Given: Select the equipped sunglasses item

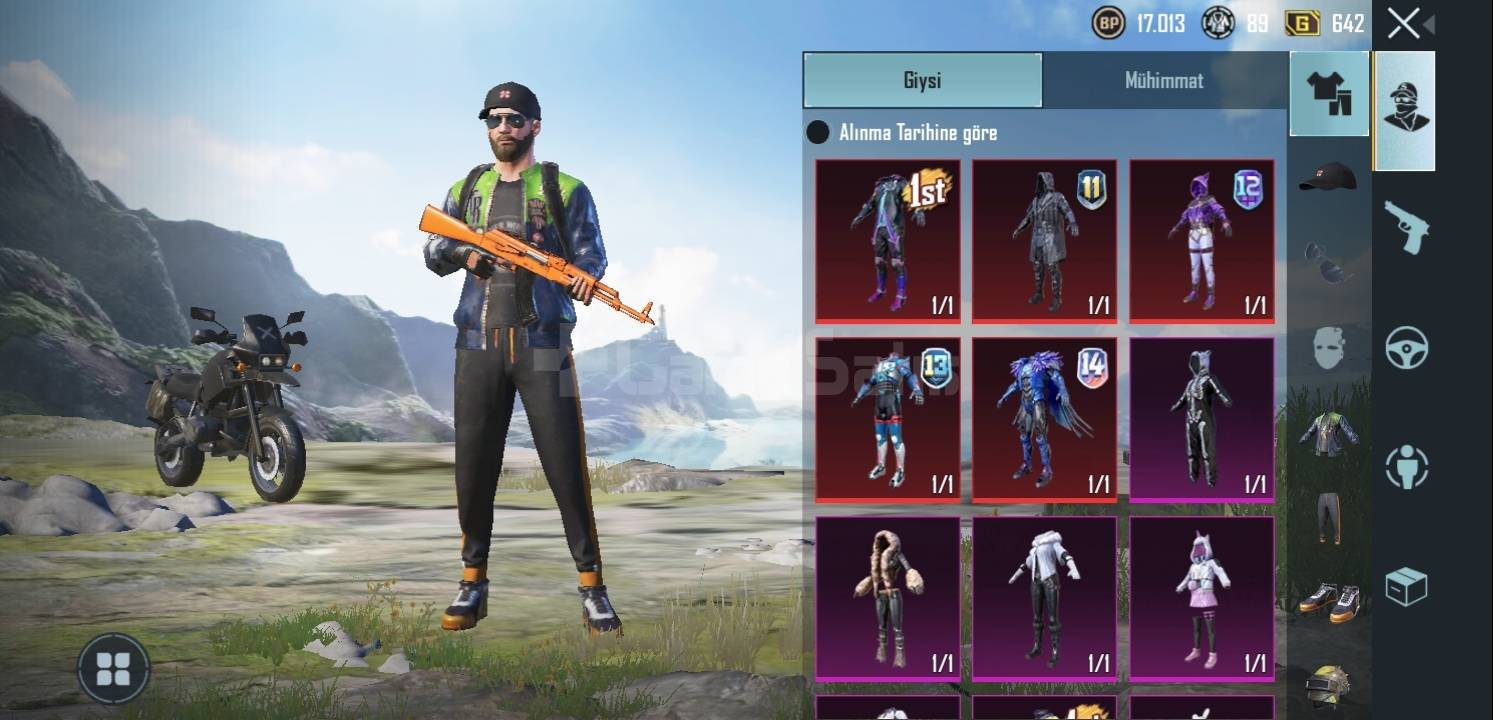Looking at the screenshot, I should [x=1329, y=262].
